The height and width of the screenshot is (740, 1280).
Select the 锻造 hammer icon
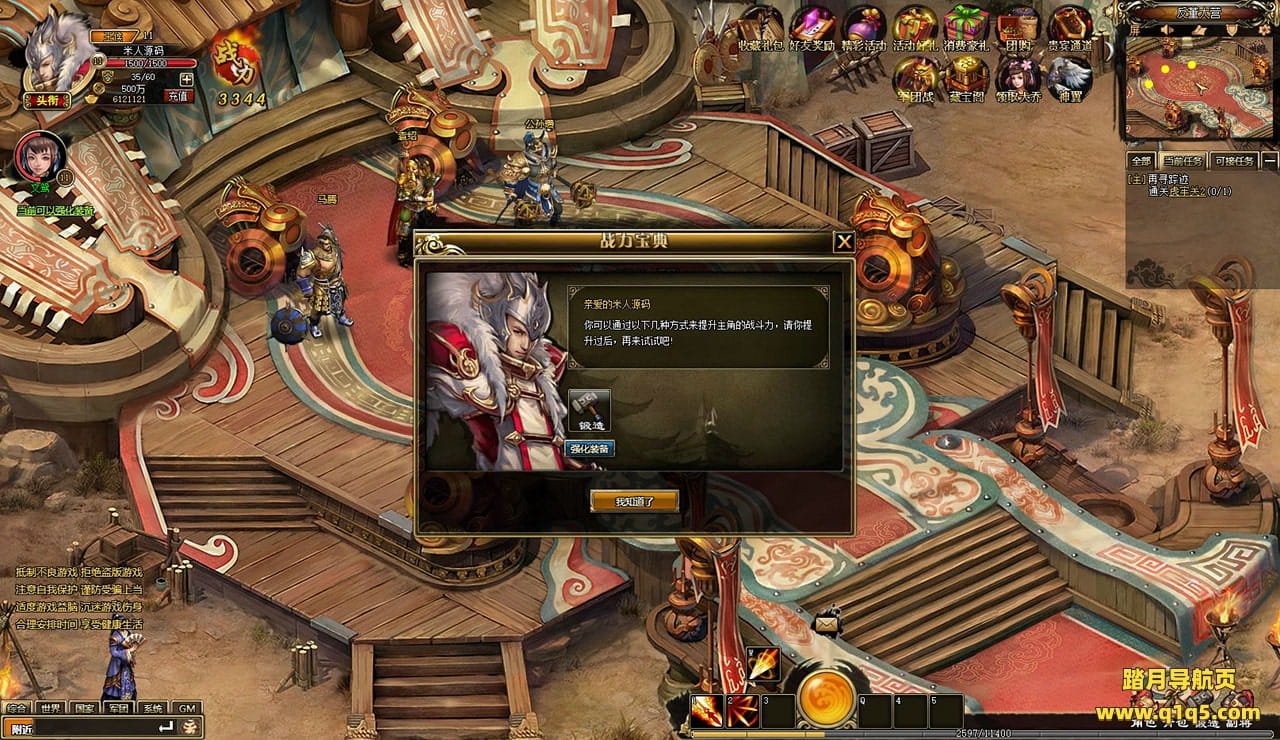click(589, 410)
